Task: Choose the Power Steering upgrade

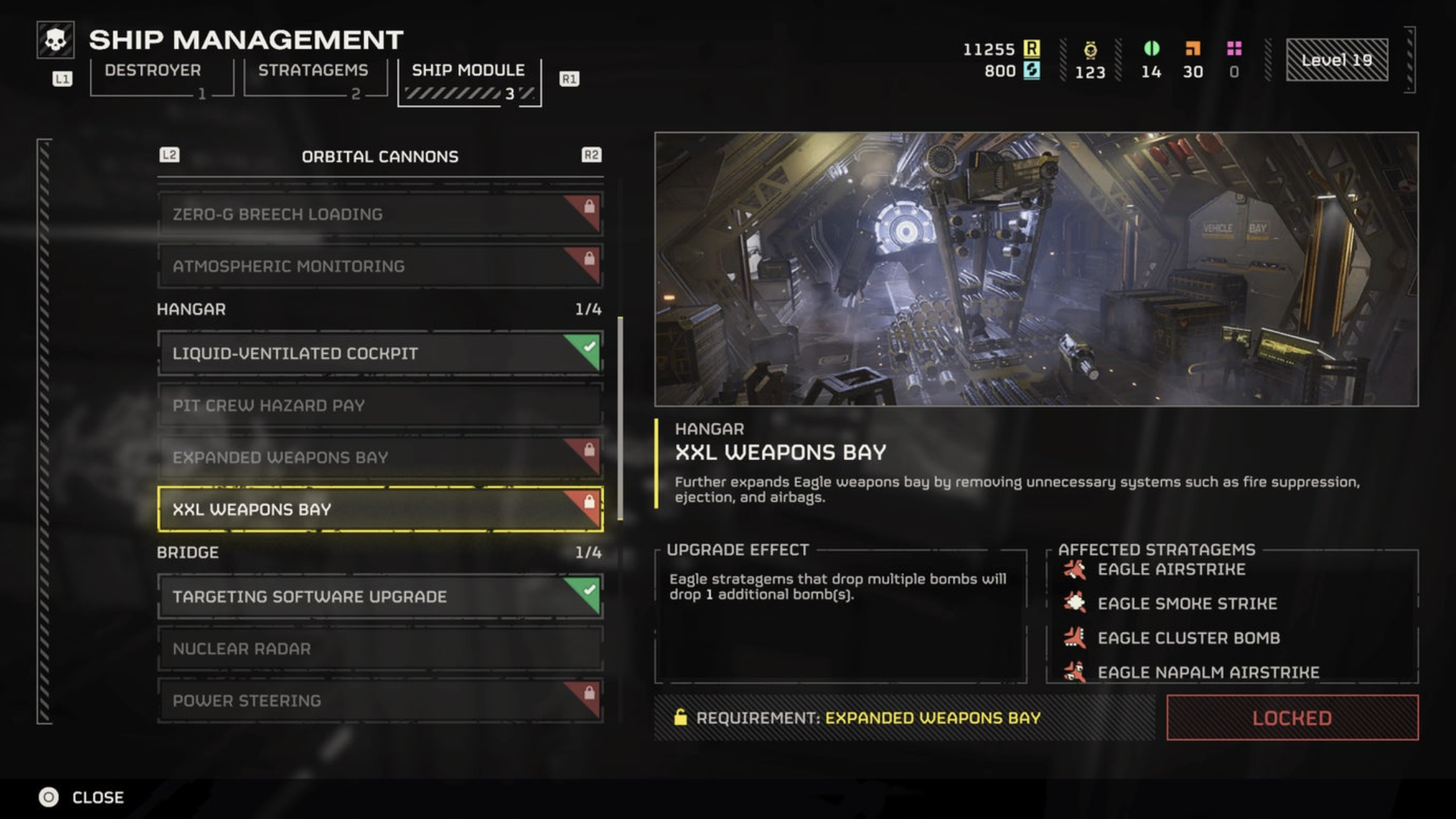Action: (x=379, y=700)
